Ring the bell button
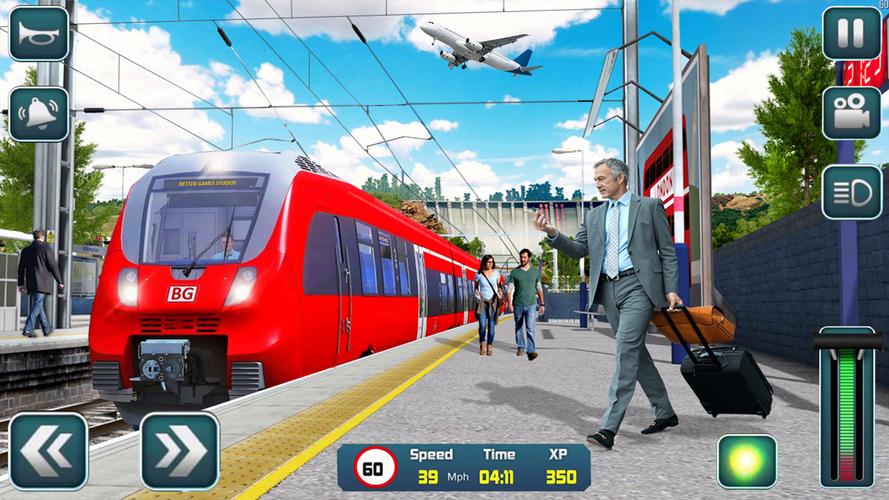This screenshot has height=500, width=889. pyautogui.click(x=39, y=113)
